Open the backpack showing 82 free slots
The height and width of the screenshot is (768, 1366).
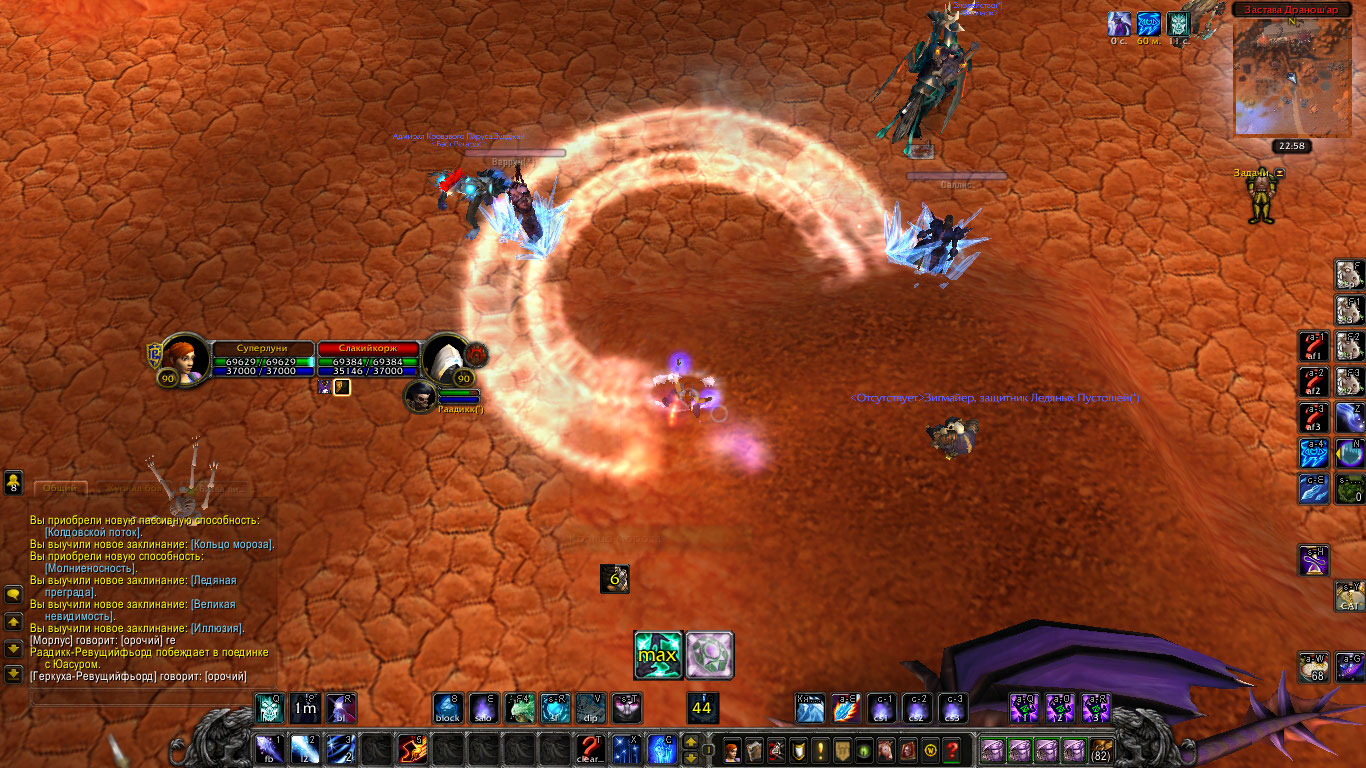pos(1101,750)
